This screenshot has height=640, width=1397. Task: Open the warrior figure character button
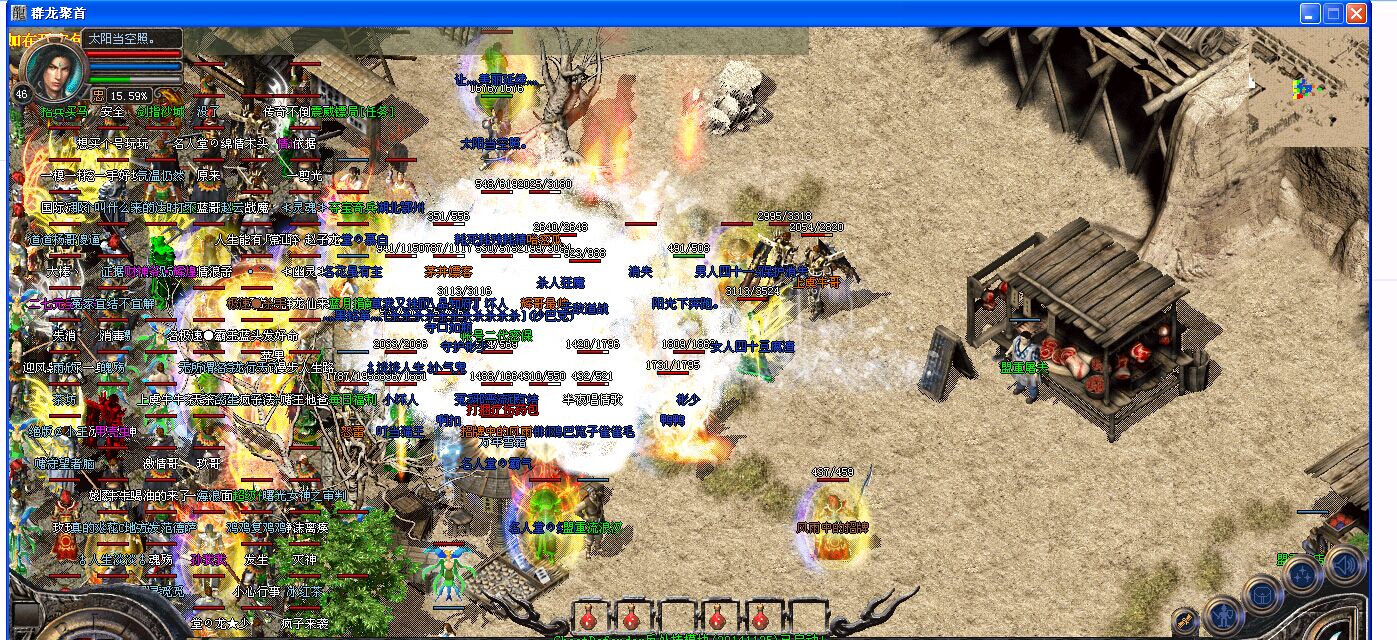click(1223, 614)
